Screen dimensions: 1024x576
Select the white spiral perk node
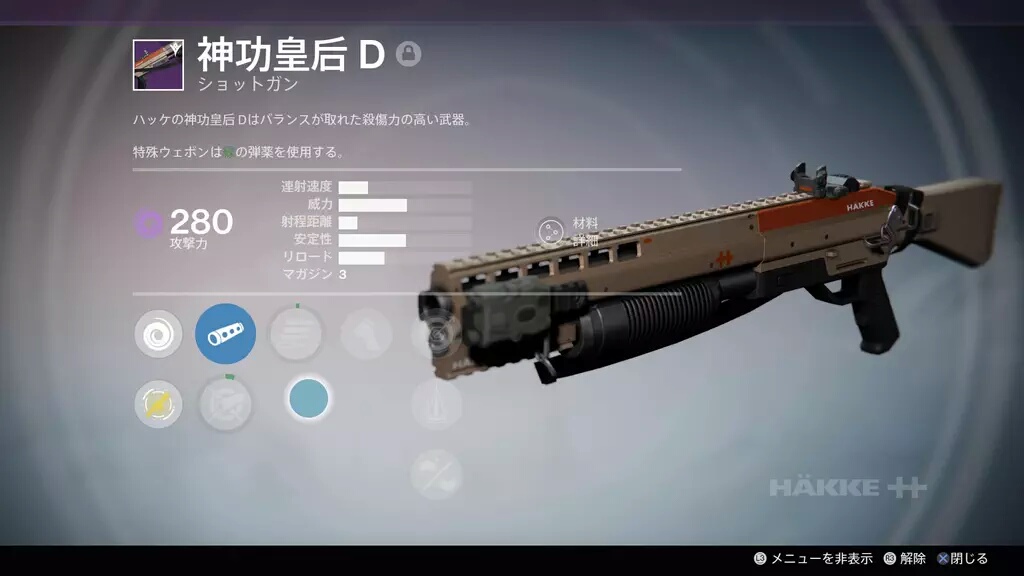158,334
